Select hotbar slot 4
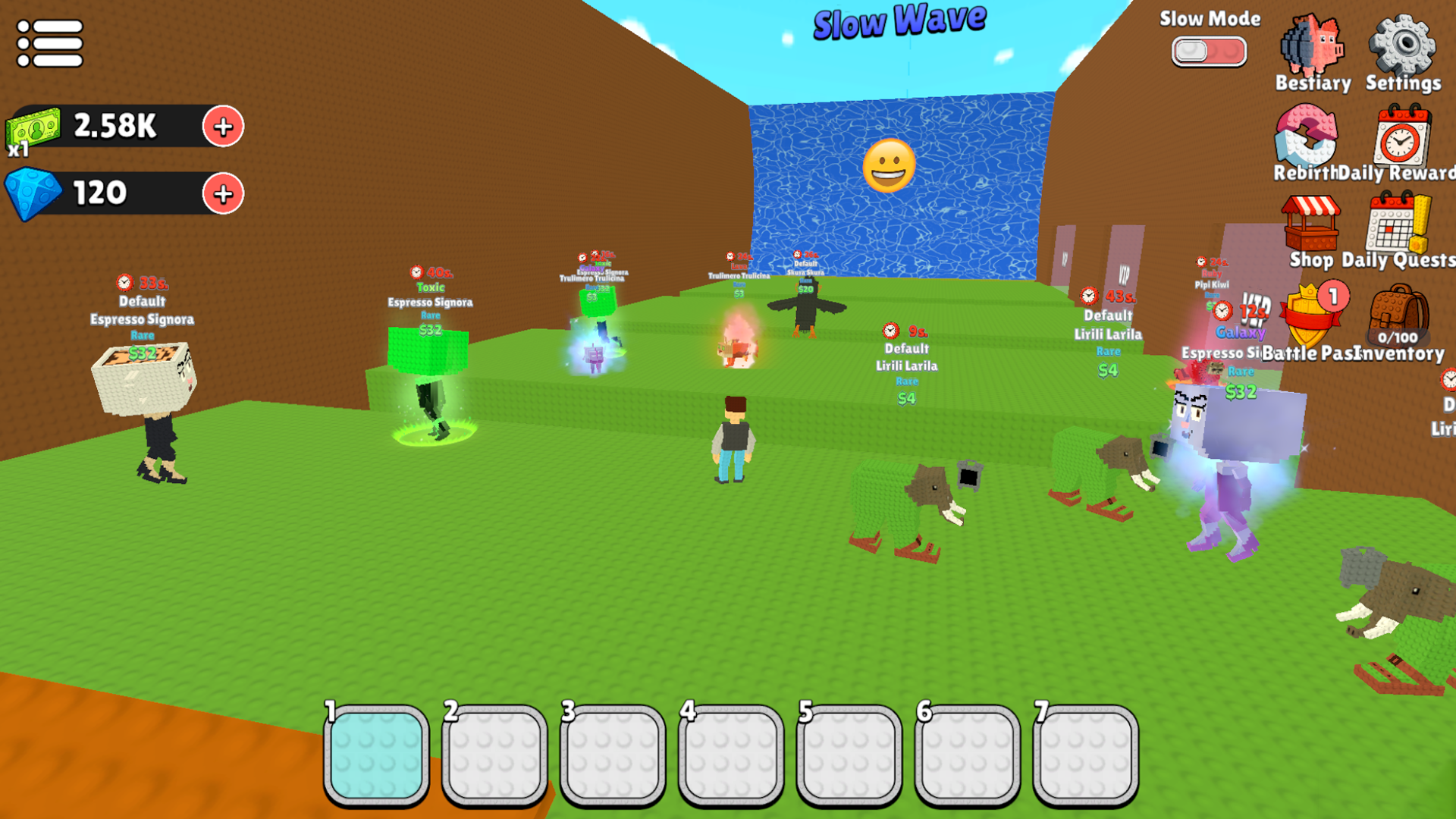 (730, 755)
